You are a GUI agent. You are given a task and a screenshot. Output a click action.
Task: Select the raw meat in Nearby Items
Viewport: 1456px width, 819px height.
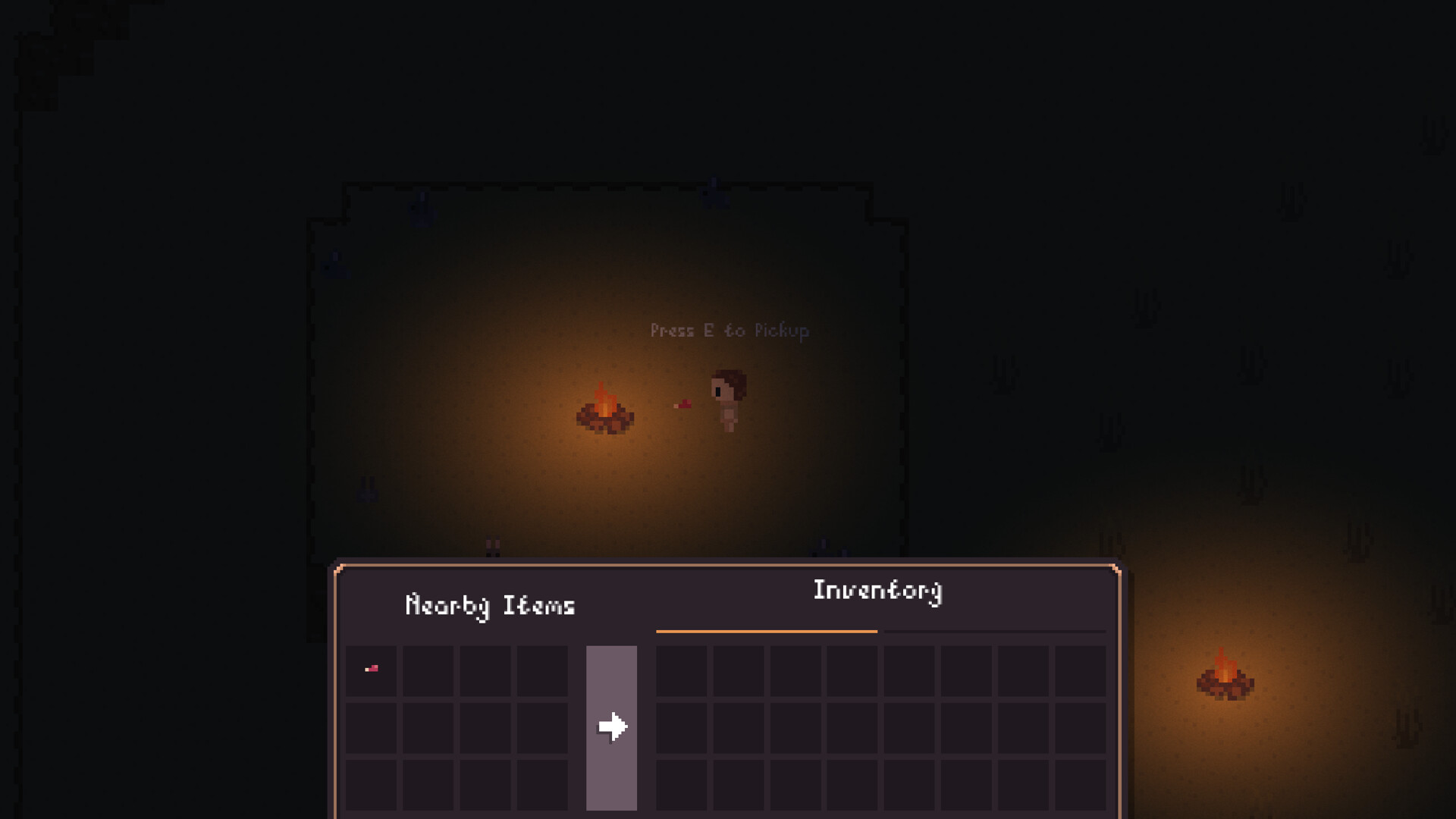(372, 670)
